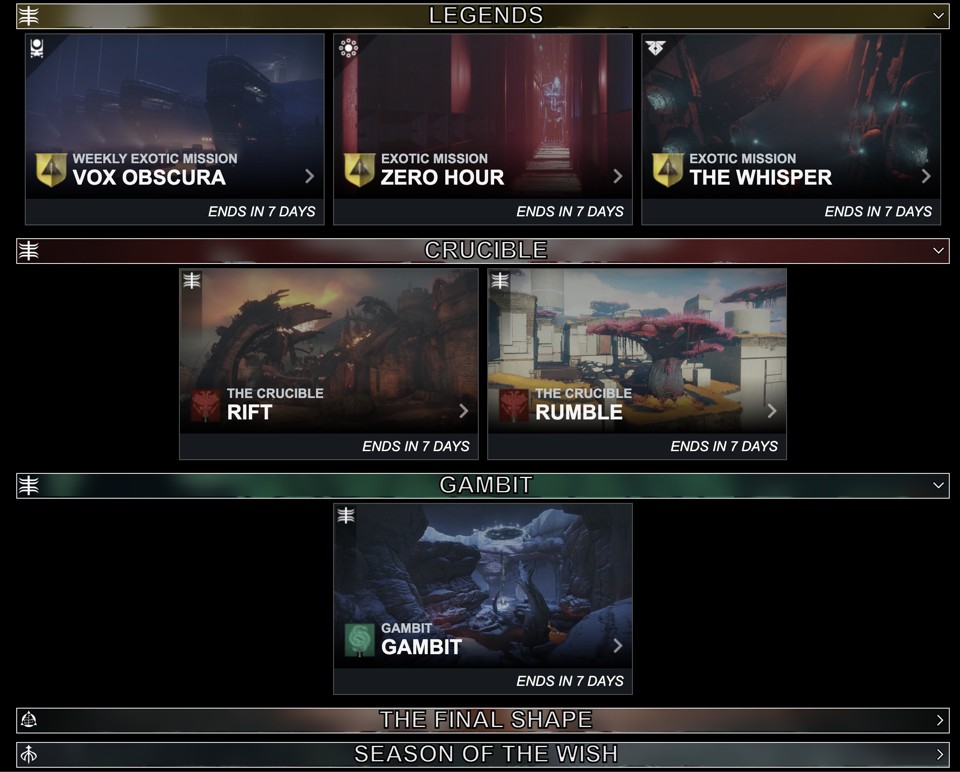Collapse the Crucible section header
The image size is (960, 772).
(938, 251)
